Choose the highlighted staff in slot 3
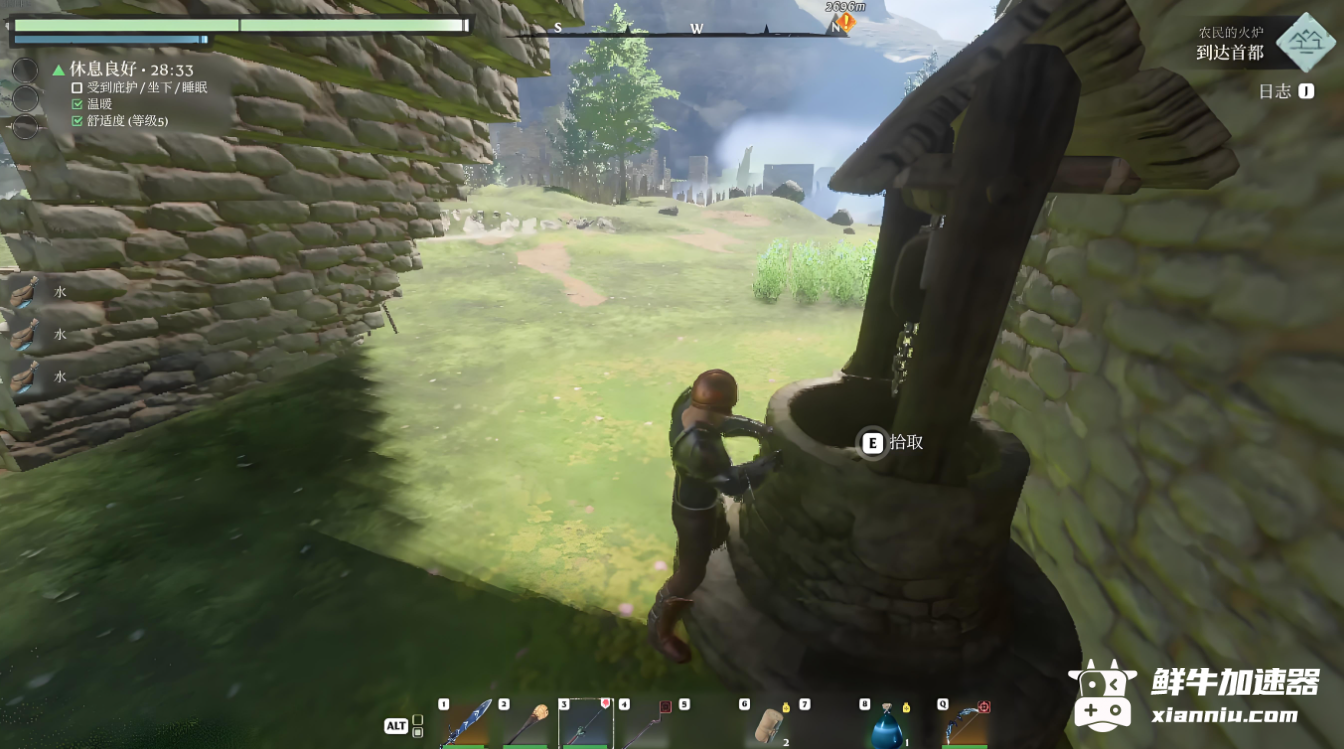This screenshot has width=1344, height=749. [585, 724]
